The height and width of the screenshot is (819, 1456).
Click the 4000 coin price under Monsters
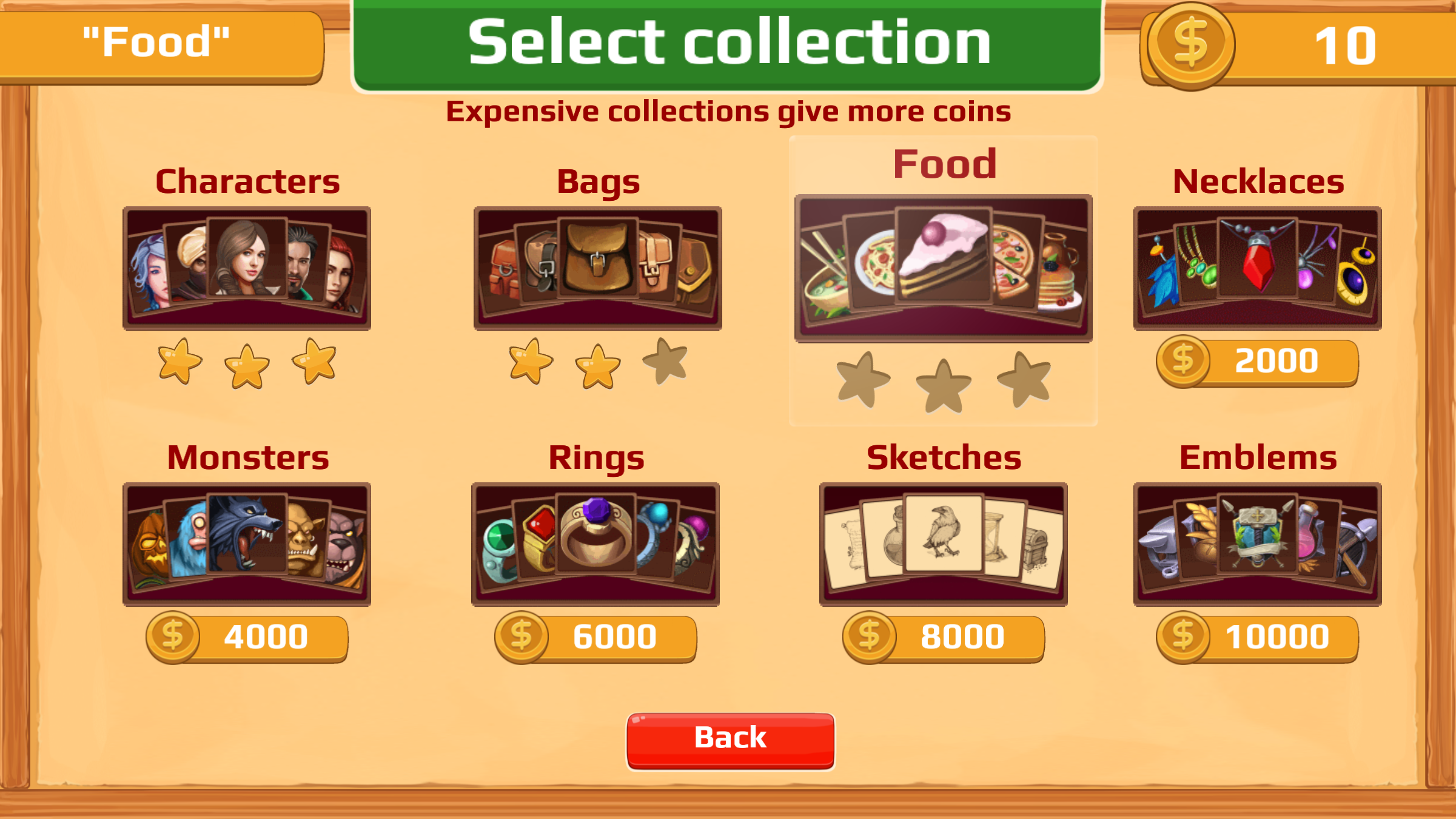click(x=246, y=636)
